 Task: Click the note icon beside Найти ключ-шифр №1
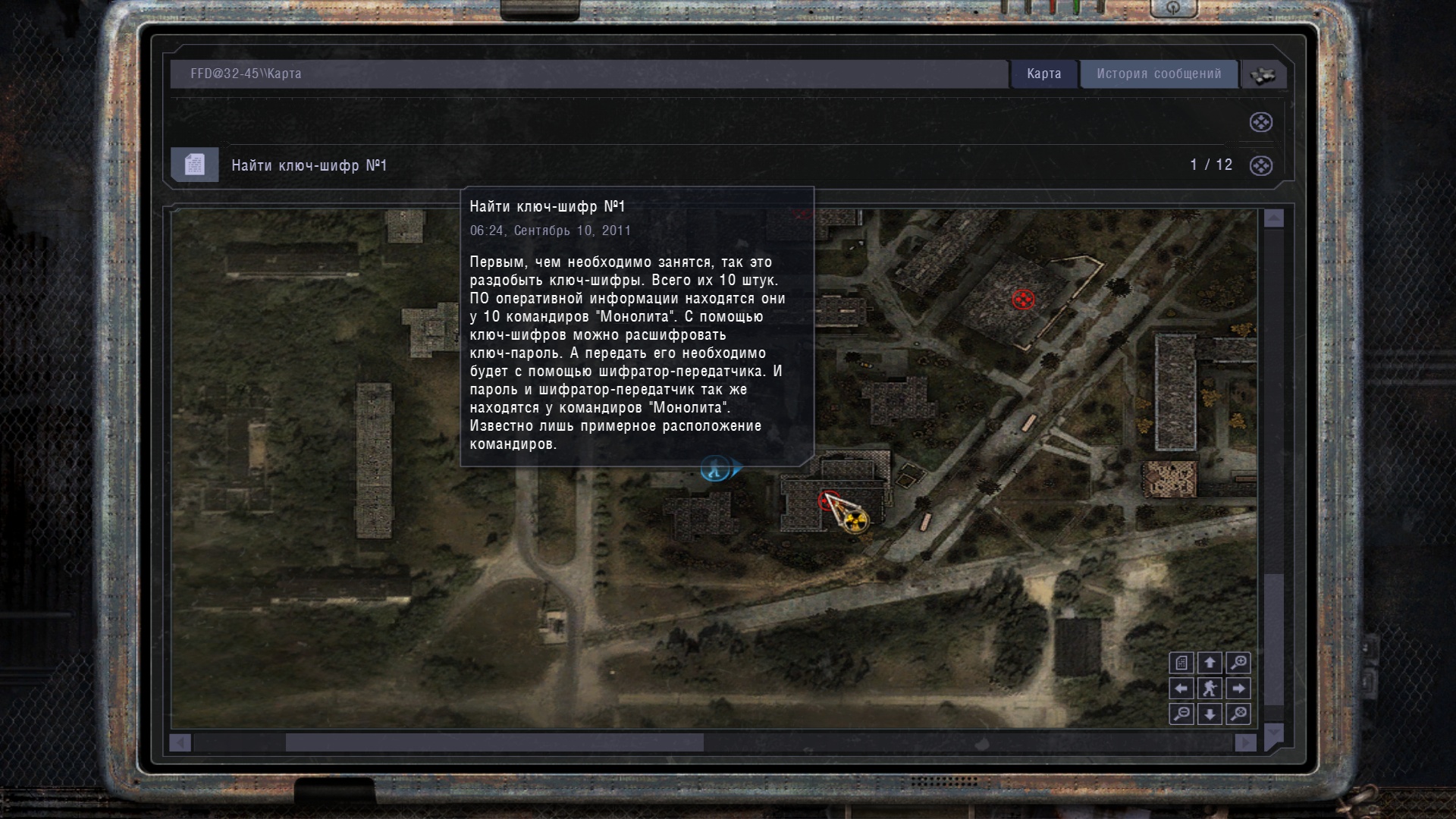click(194, 164)
